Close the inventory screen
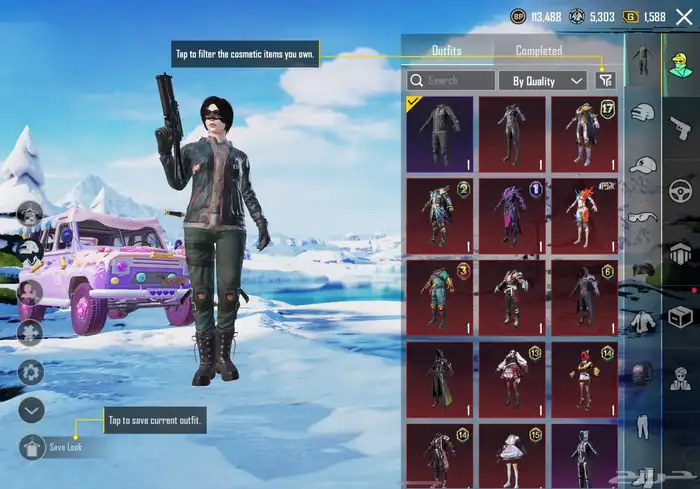Viewport: 700px width, 489px height. pyautogui.click(x=684, y=17)
